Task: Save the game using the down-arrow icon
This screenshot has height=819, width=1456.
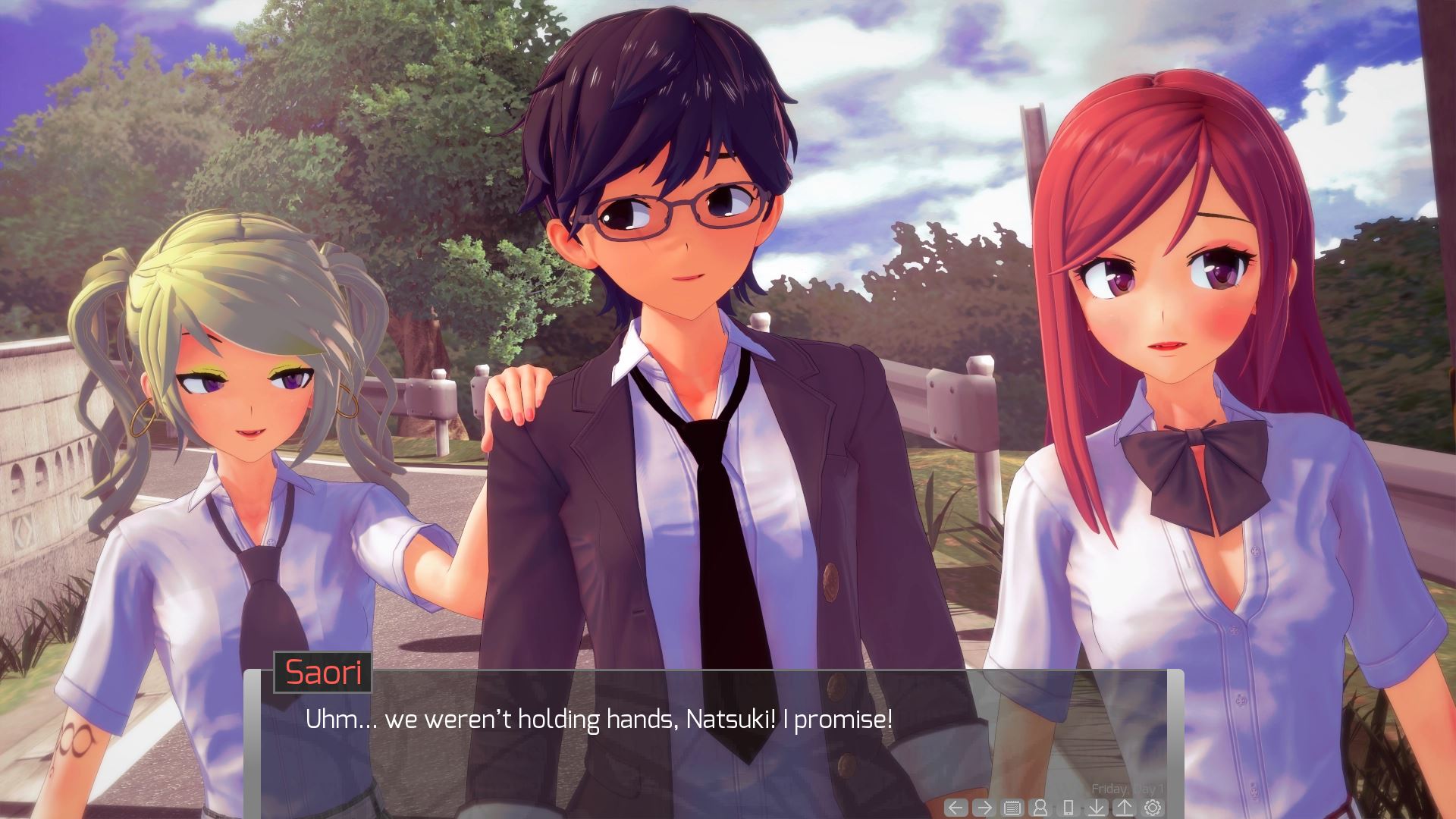Action: [x=1097, y=807]
